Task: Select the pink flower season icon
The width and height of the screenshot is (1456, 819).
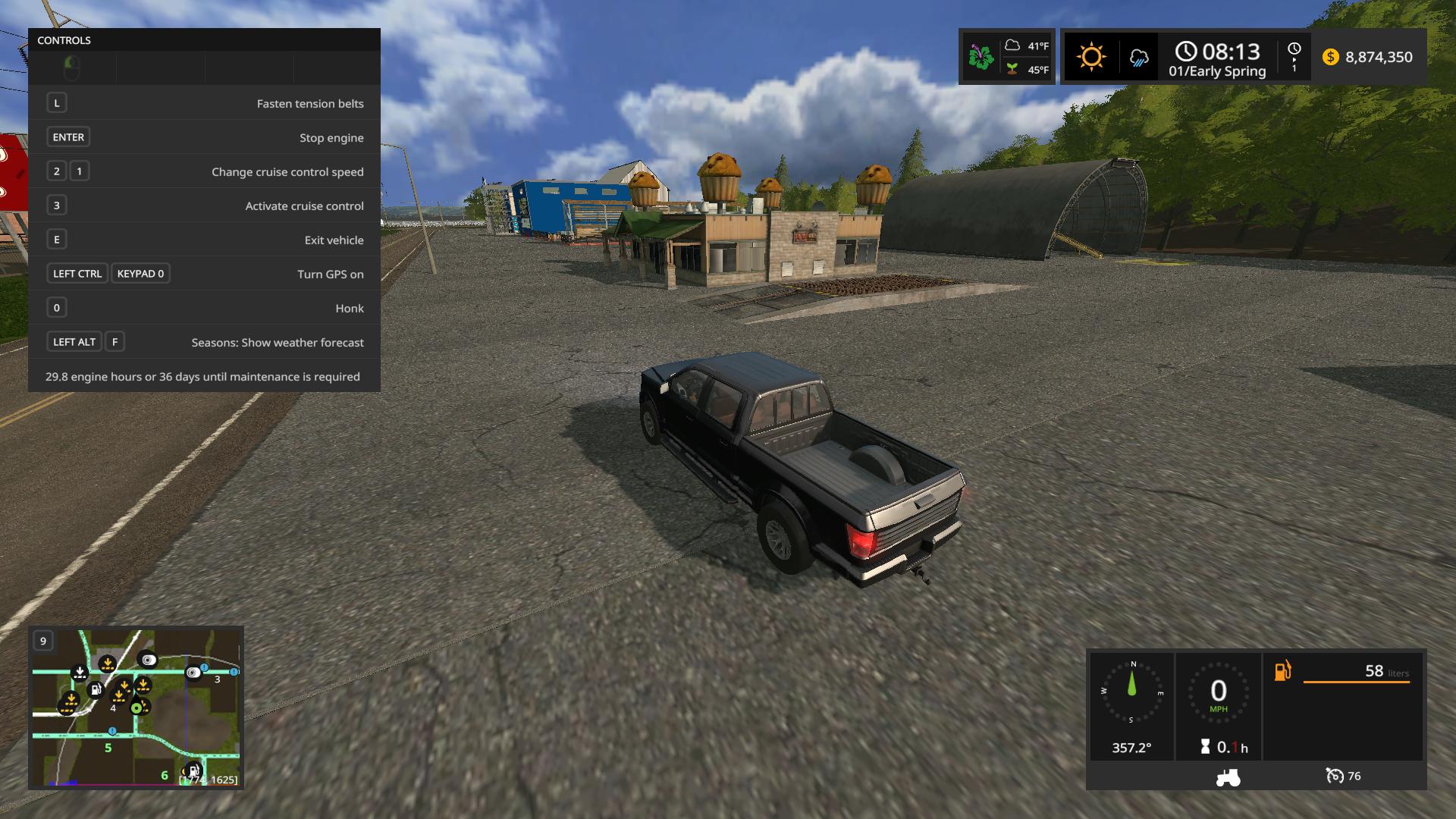Action: click(x=981, y=57)
